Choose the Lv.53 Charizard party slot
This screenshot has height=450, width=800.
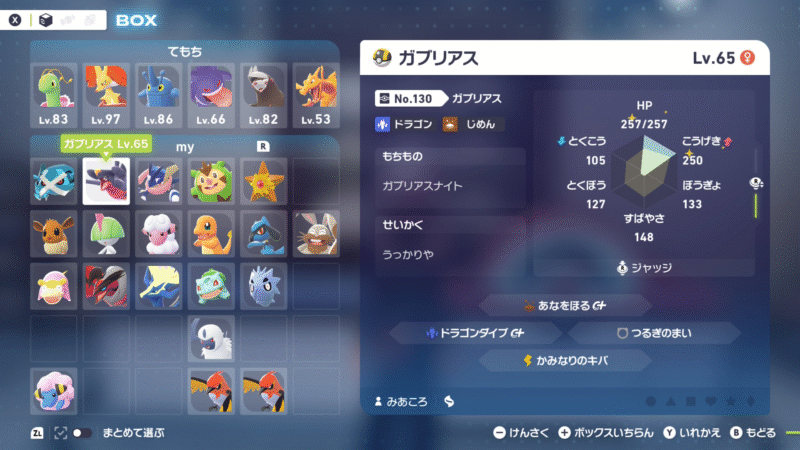pos(315,93)
